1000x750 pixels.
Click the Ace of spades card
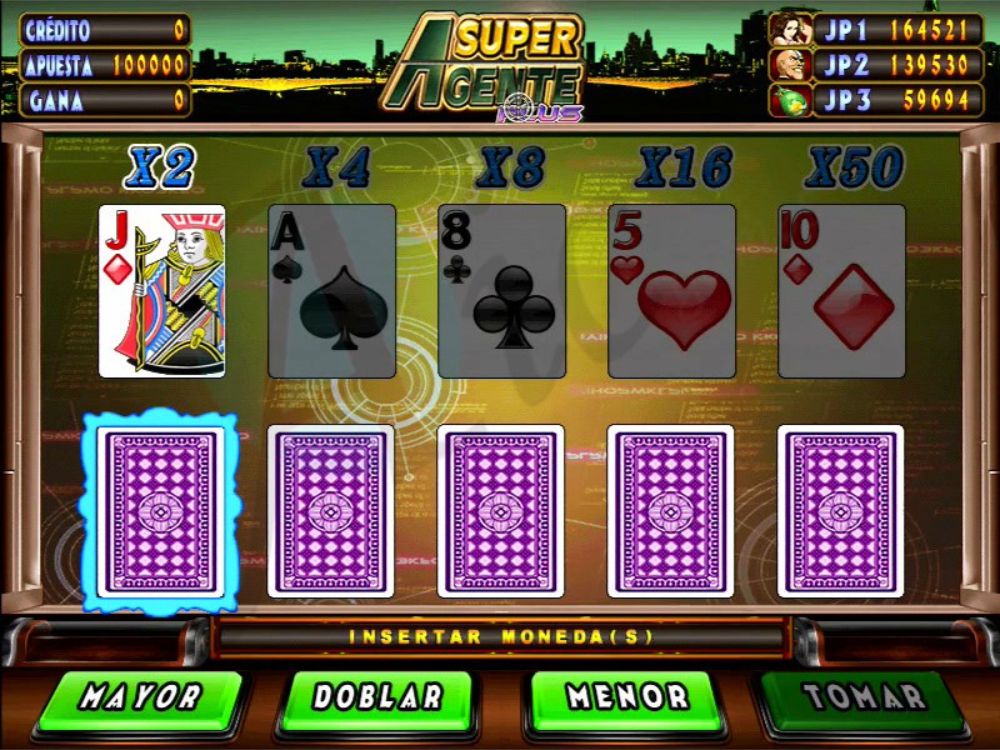[332, 291]
